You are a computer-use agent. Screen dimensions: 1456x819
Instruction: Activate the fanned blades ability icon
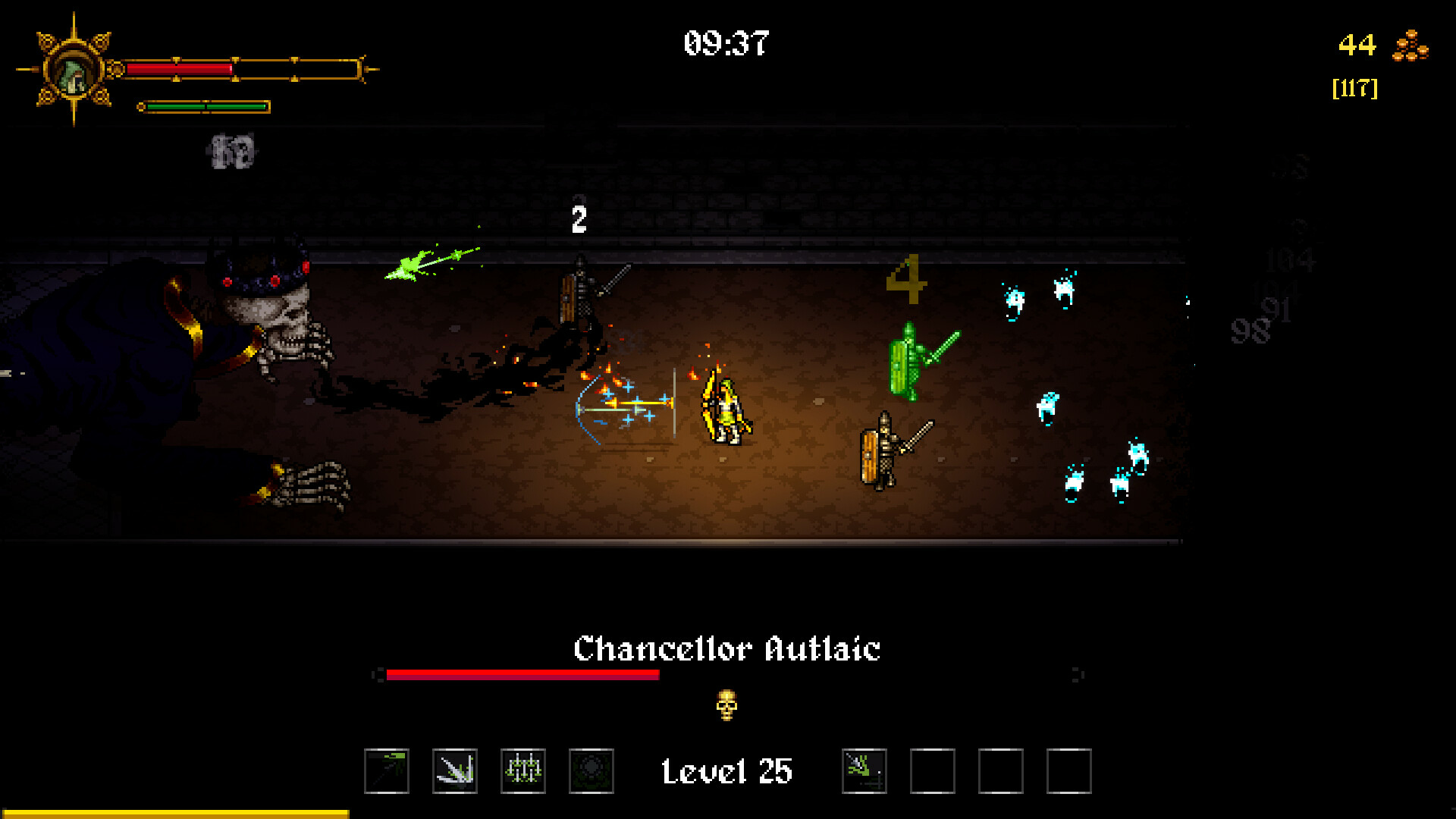[455, 771]
